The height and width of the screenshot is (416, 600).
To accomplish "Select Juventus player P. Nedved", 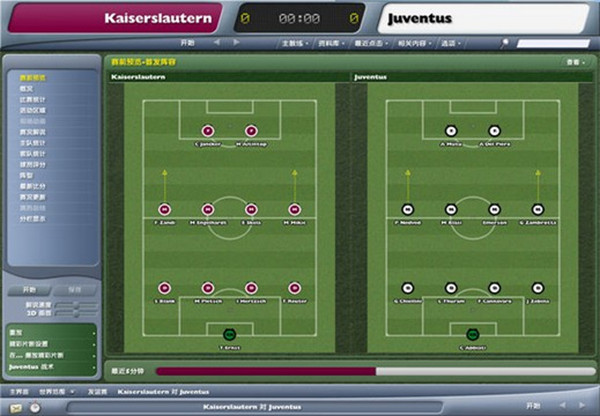I will [x=407, y=209].
